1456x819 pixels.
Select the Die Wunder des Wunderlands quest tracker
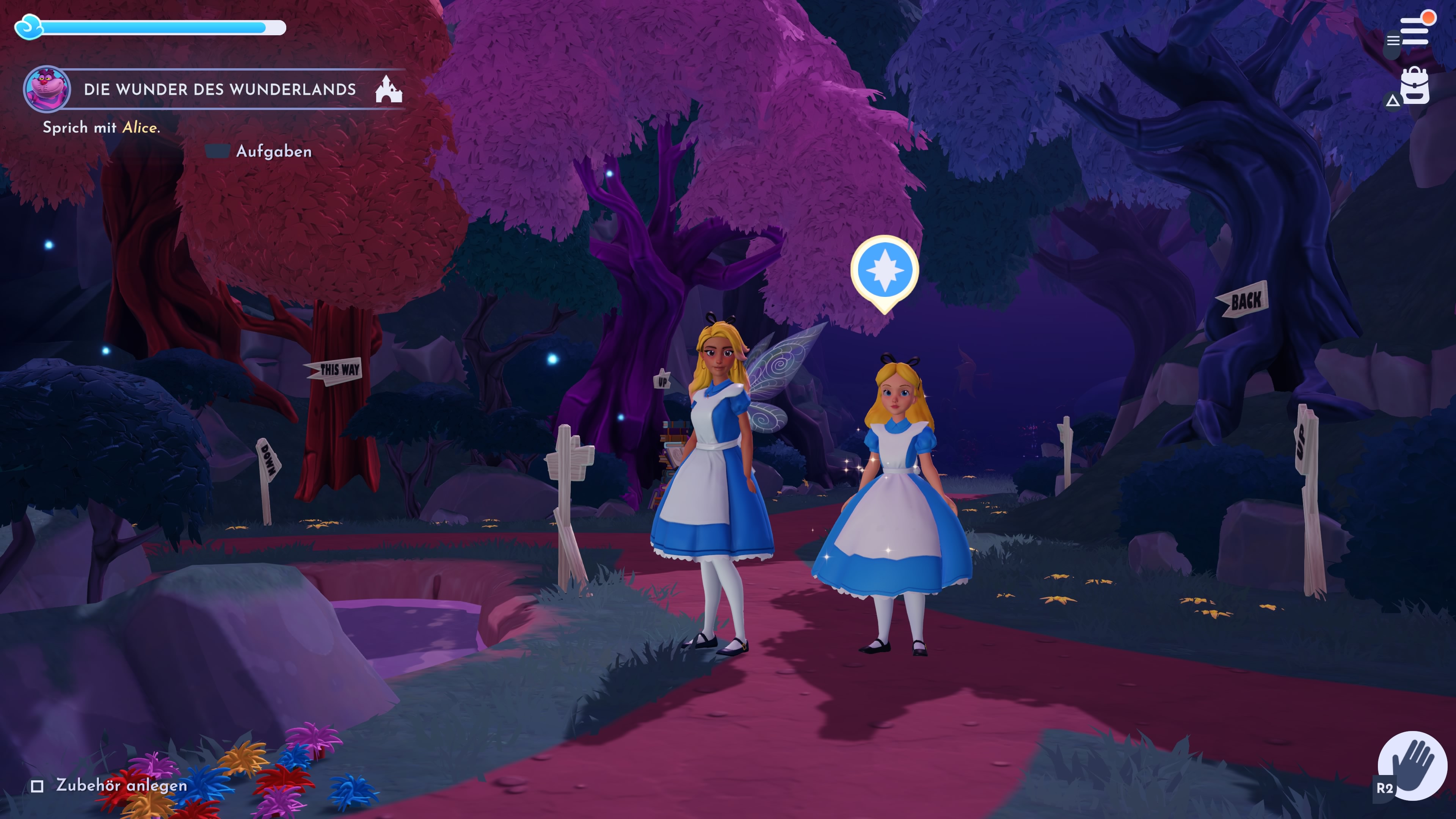220,89
